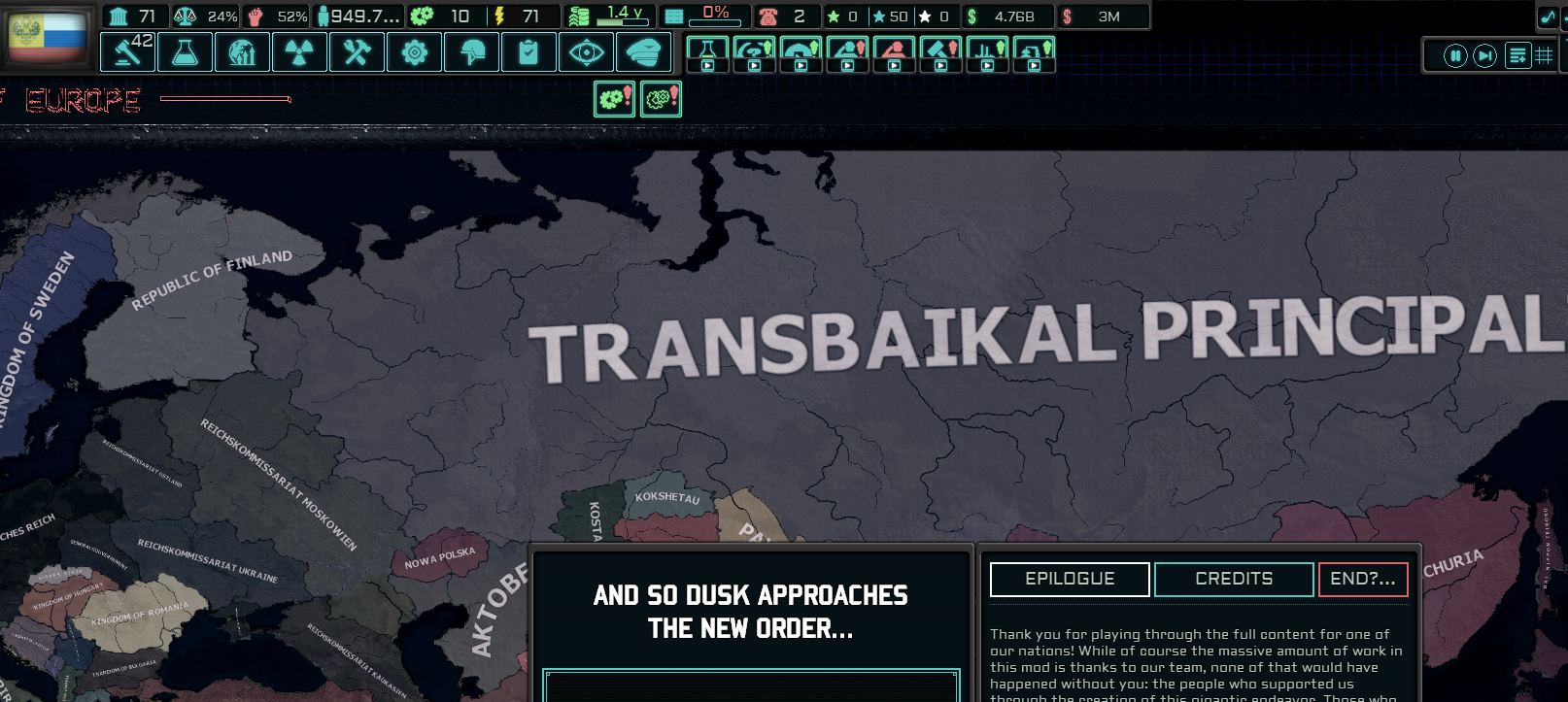This screenshot has height=702, width=1568.
Task: Switch to the EPILOGUE tab
Action: tap(1069, 579)
